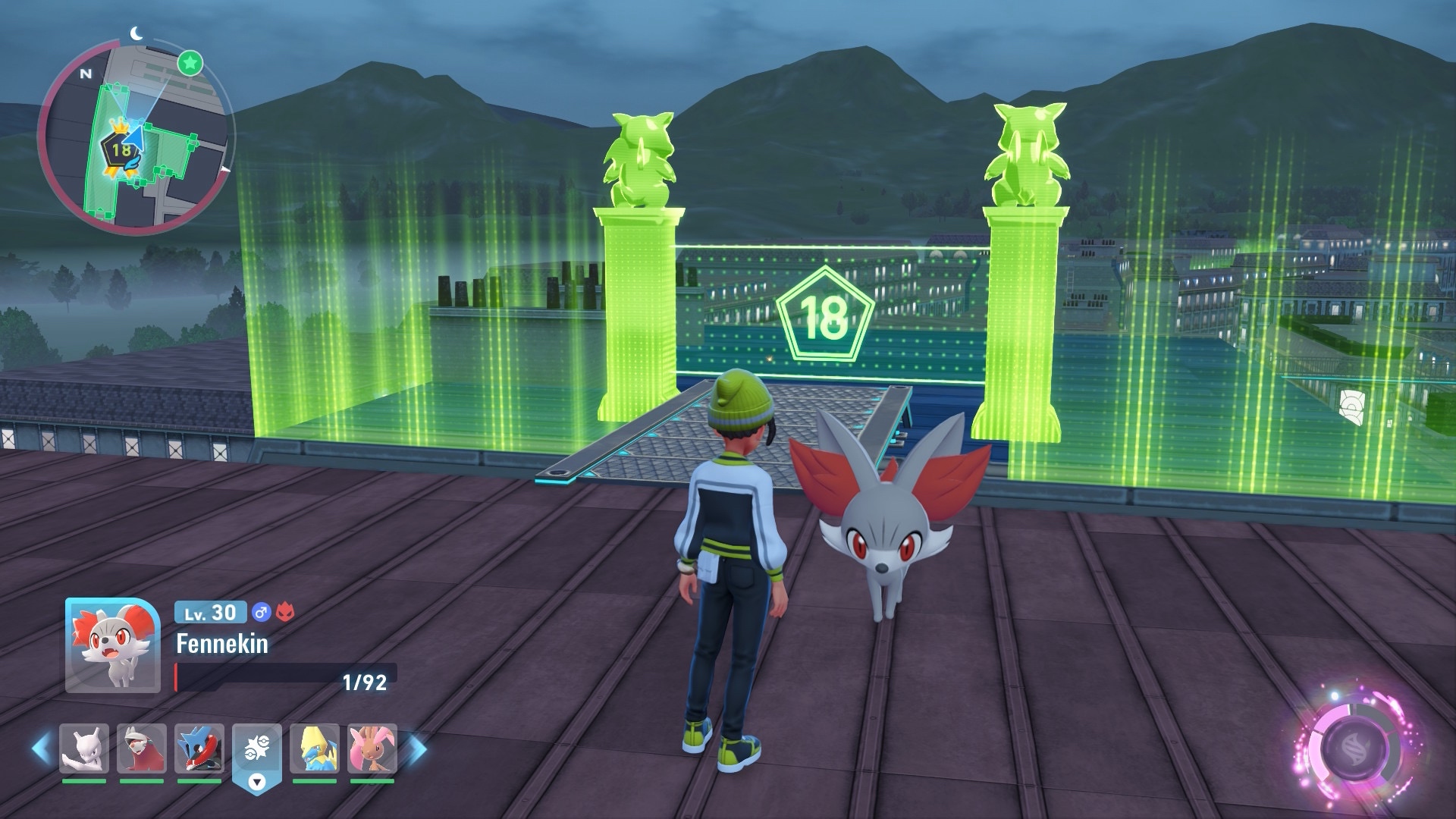
Task: Pick Lopunny from the party bar
Action: point(372,748)
